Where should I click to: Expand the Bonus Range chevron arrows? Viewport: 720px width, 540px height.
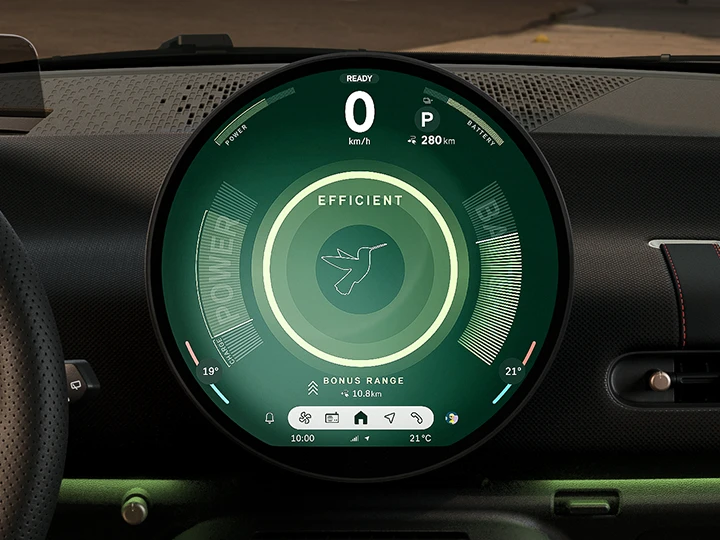coord(312,386)
